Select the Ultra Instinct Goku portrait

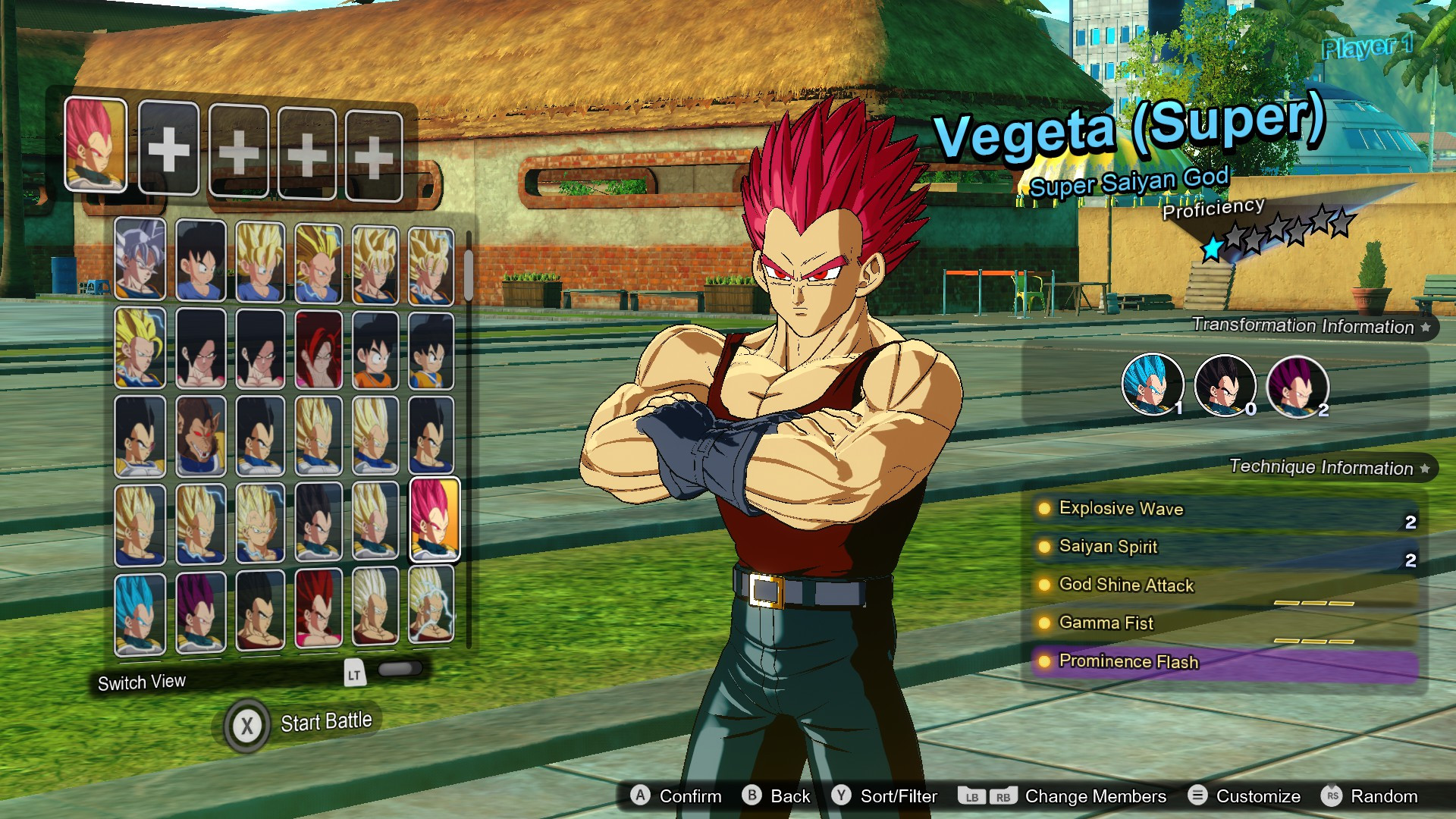click(141, 262)
